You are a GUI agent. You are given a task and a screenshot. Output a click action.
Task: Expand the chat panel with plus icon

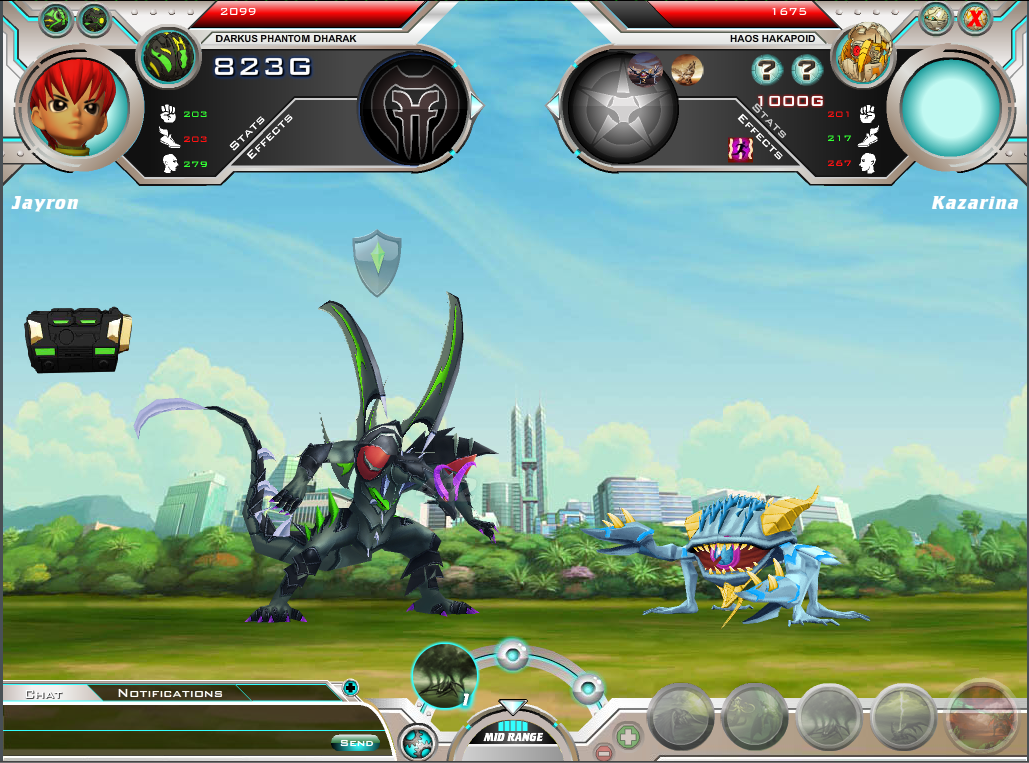click(x=350, y=687)
